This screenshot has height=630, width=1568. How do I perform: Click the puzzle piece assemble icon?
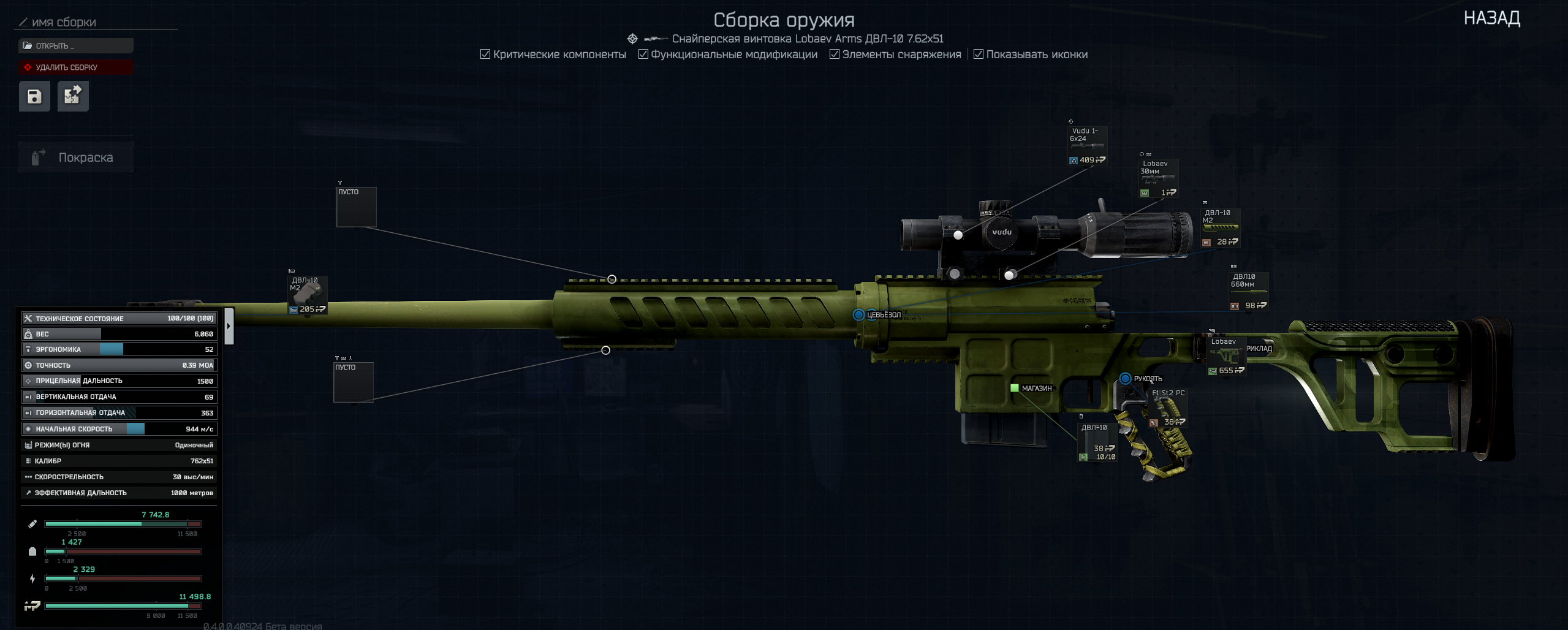(x=73, y=96)
